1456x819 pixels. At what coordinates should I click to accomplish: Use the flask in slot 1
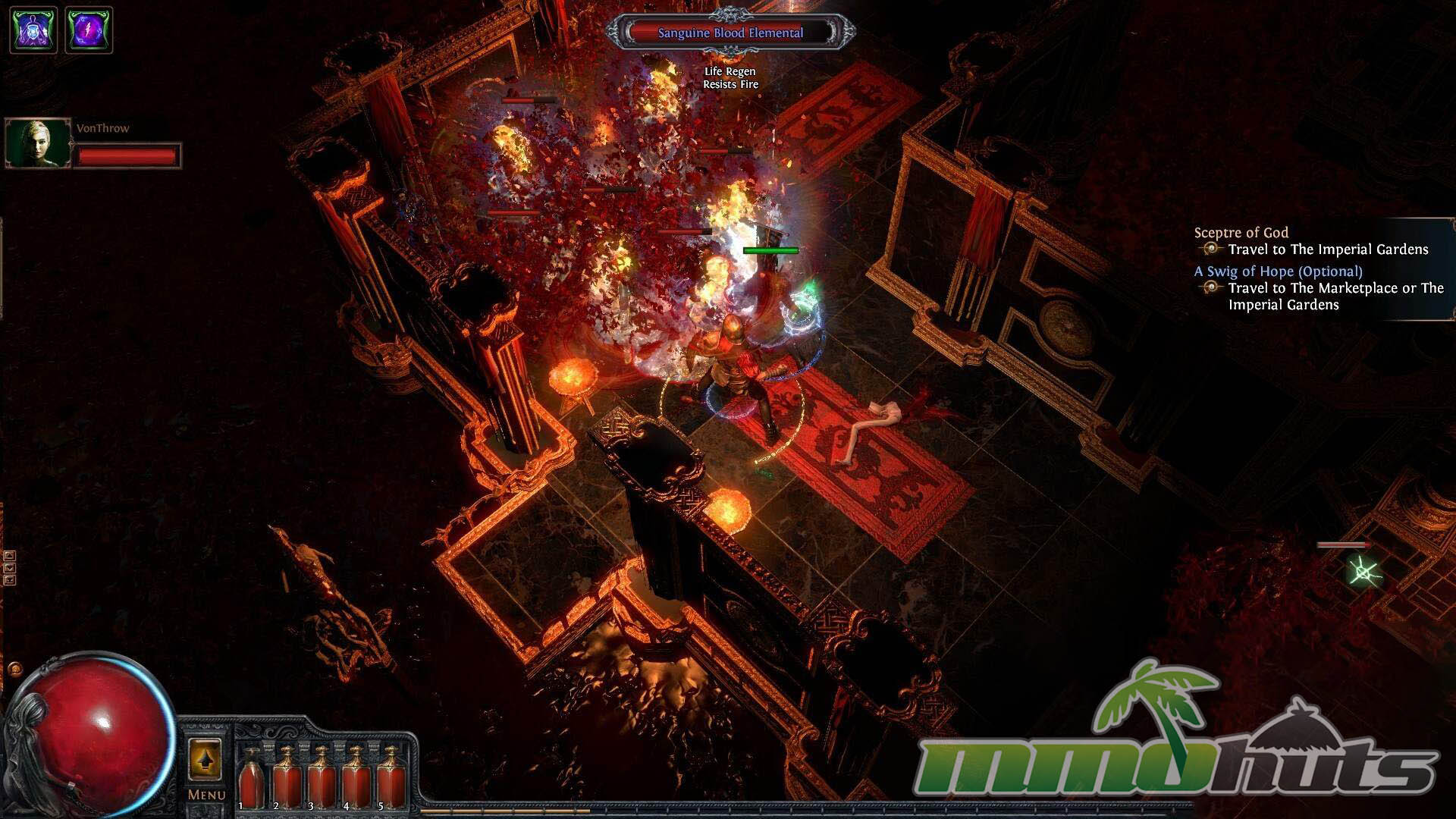click(251, 778)
